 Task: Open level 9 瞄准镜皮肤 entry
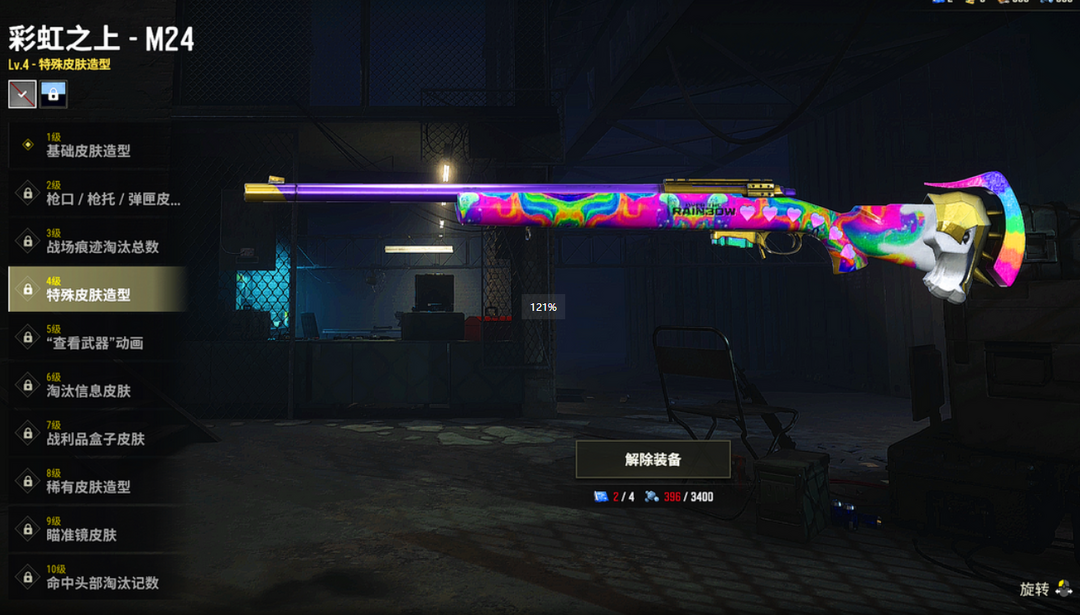95,529
